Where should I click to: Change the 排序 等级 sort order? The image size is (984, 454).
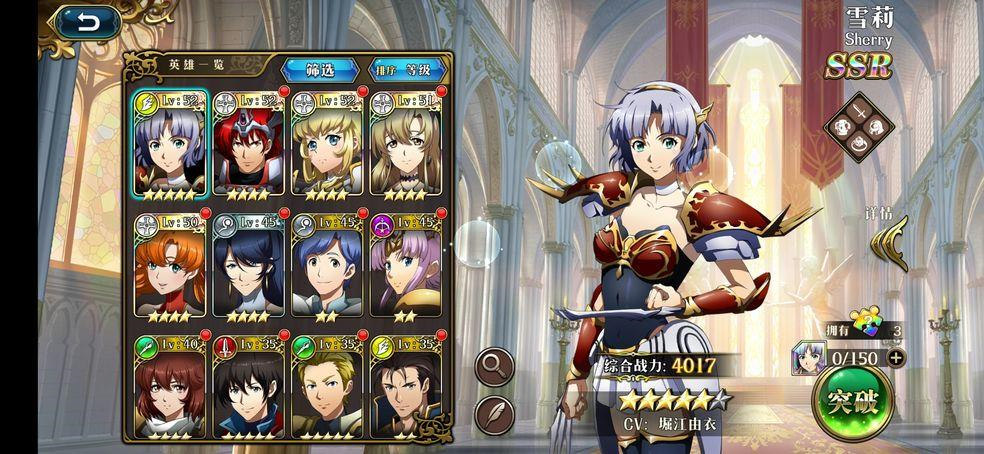click(x=403, y=69)
